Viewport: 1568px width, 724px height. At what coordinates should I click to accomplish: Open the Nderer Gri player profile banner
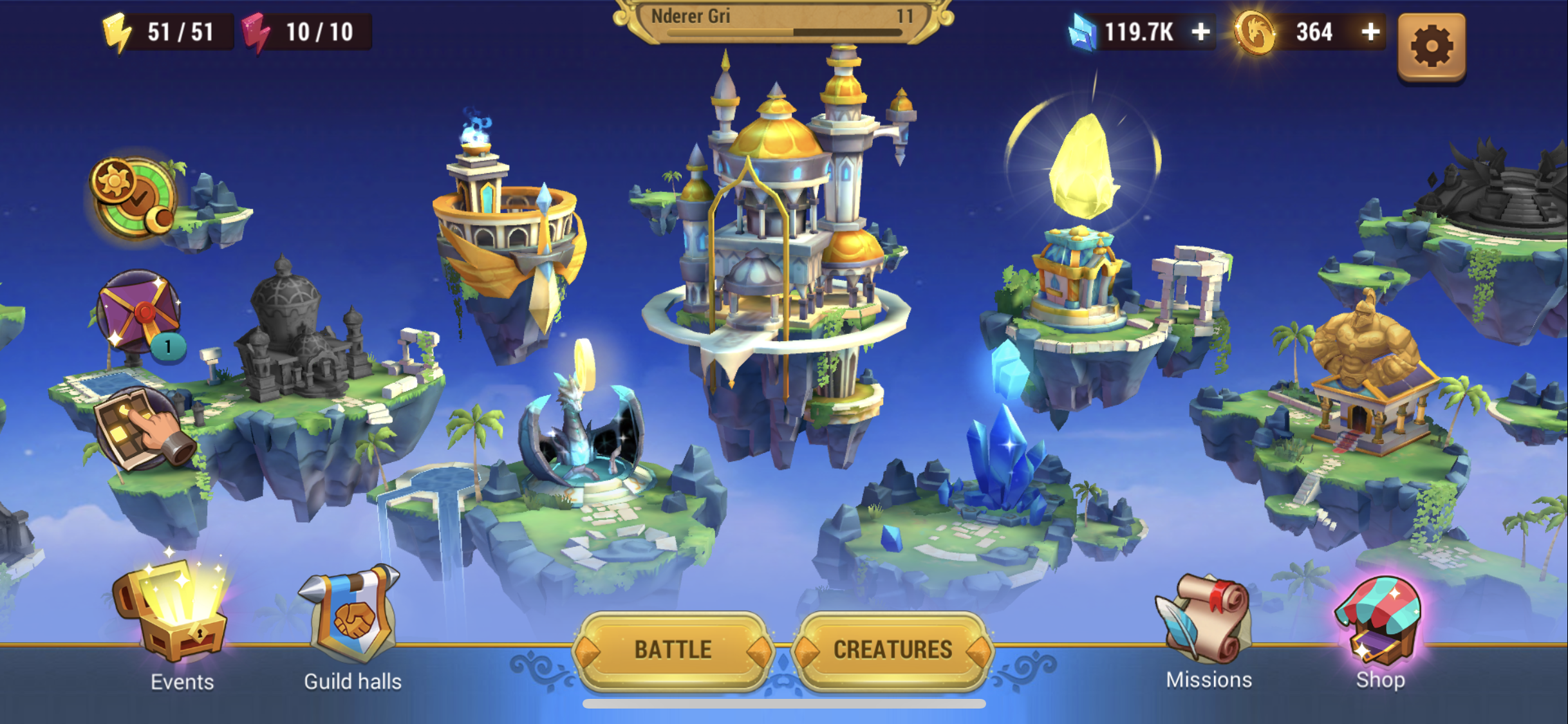click(x=783, y=19)
